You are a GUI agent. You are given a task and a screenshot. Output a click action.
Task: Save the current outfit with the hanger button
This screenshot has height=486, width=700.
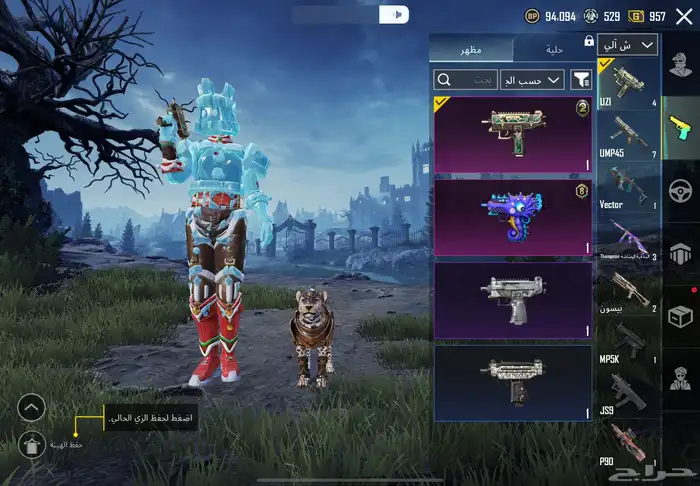(32, 445)
